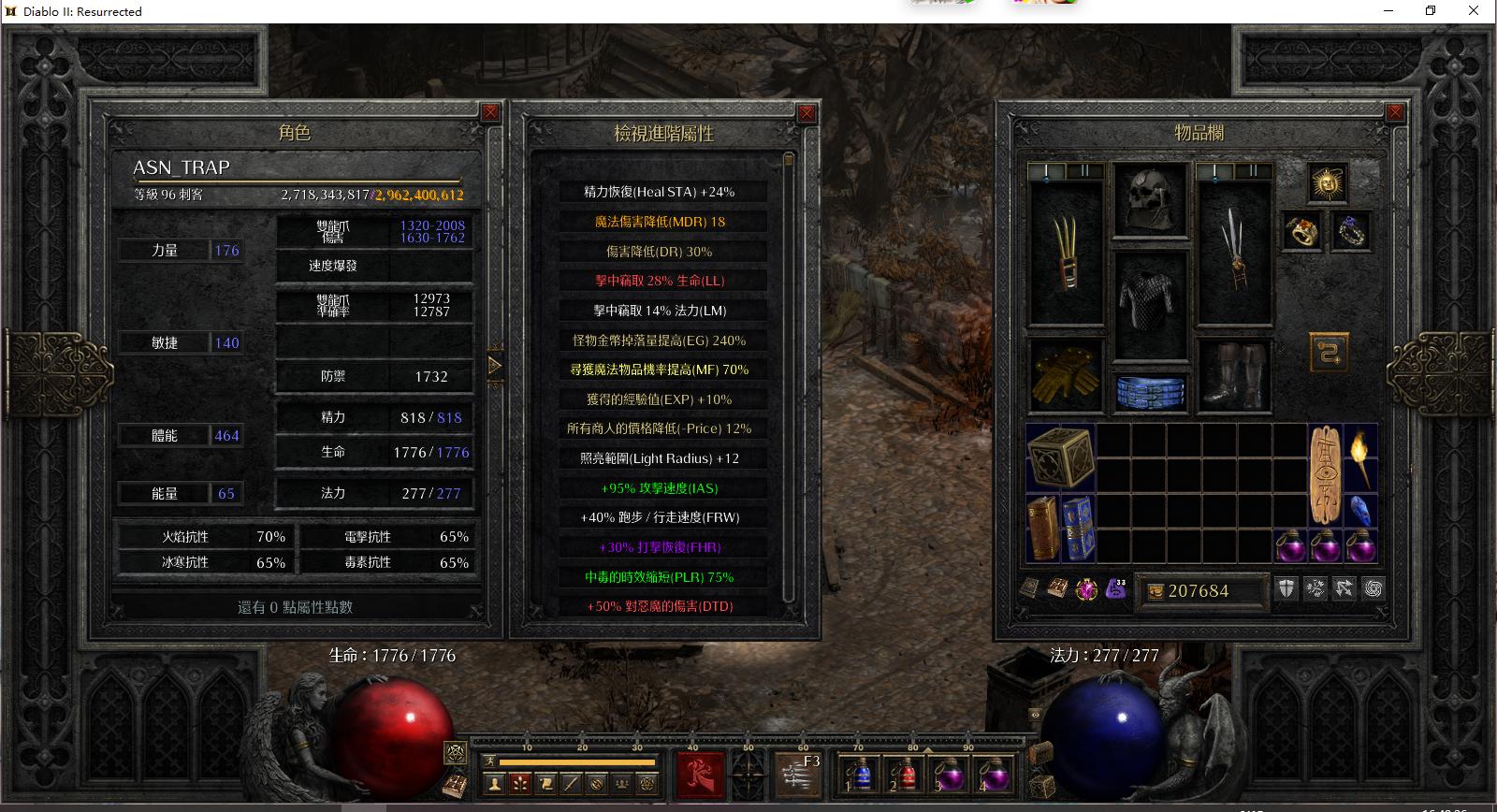
Task: Close the character panel
Action: tap(490, 112)
